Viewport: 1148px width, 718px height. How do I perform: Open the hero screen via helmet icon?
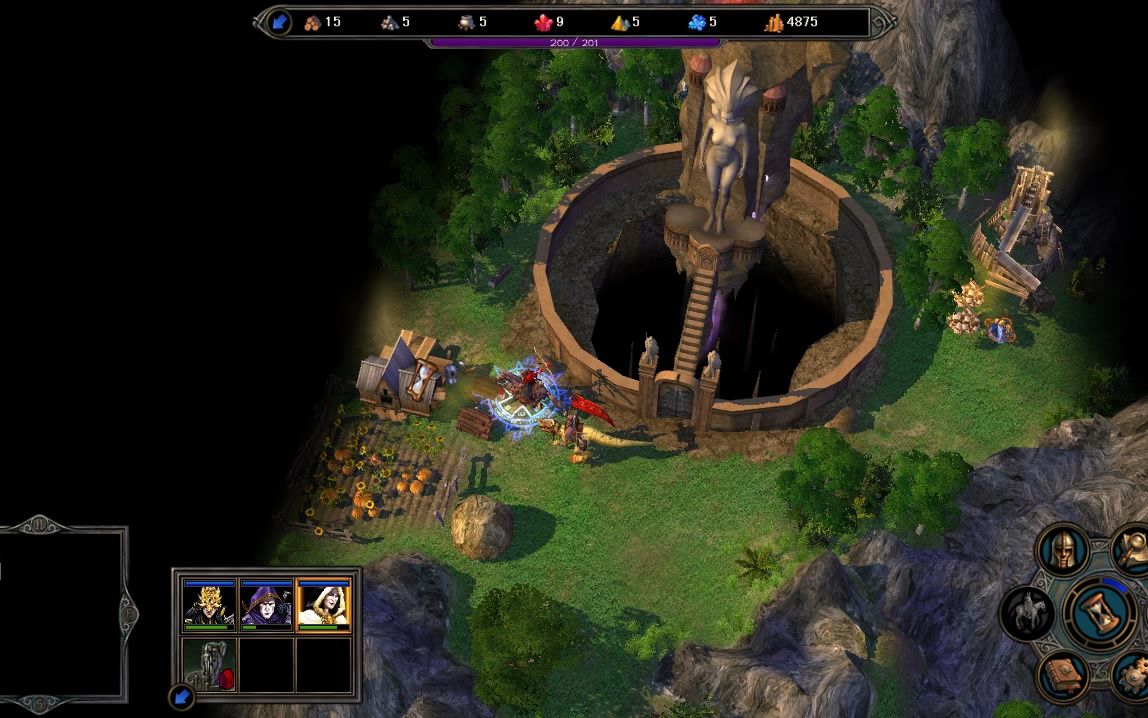pyautogui.click(x=1061, y=549)
